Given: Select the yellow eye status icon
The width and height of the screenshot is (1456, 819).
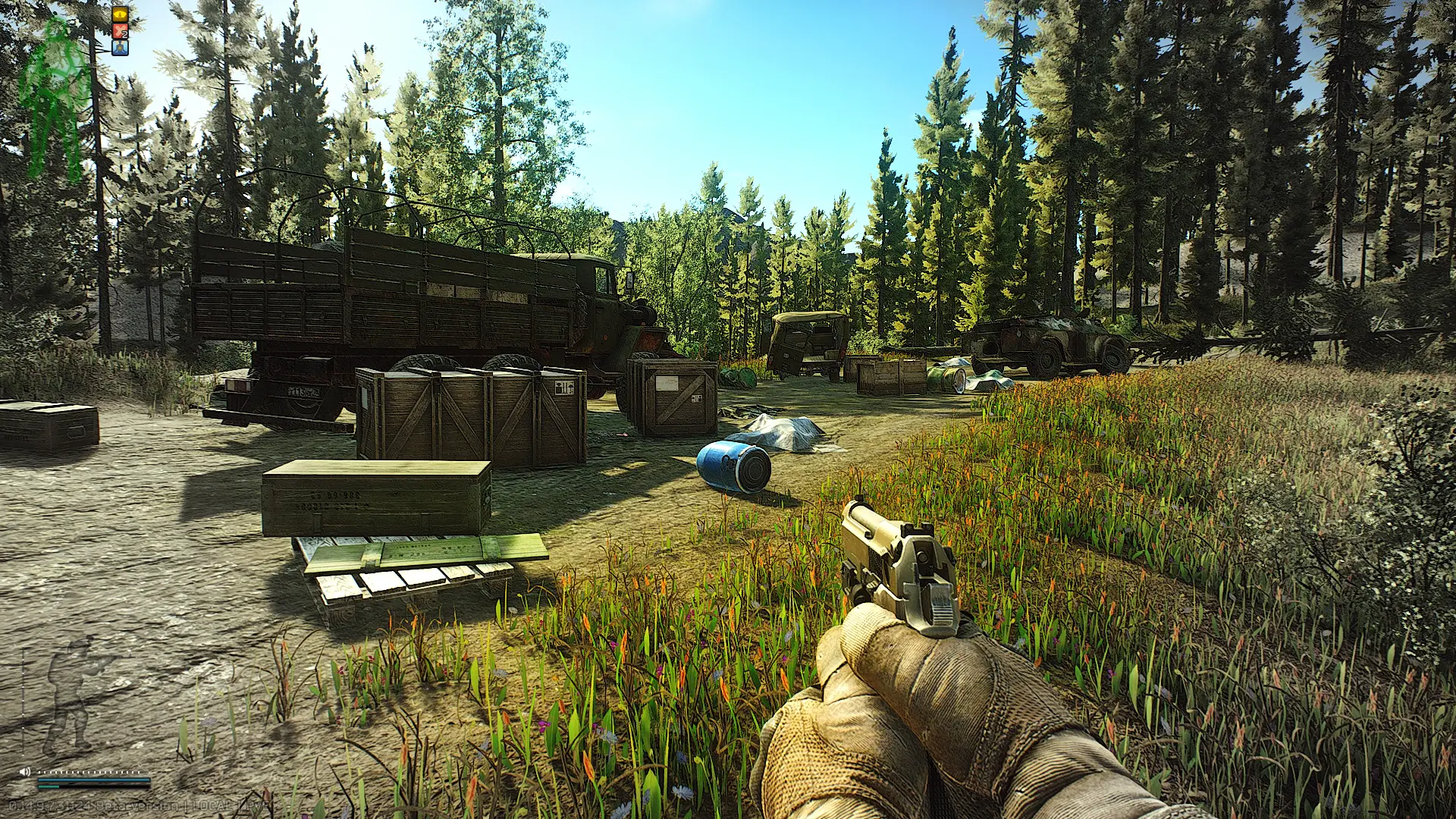Looking at the screenshot, I should click(121, 14).
